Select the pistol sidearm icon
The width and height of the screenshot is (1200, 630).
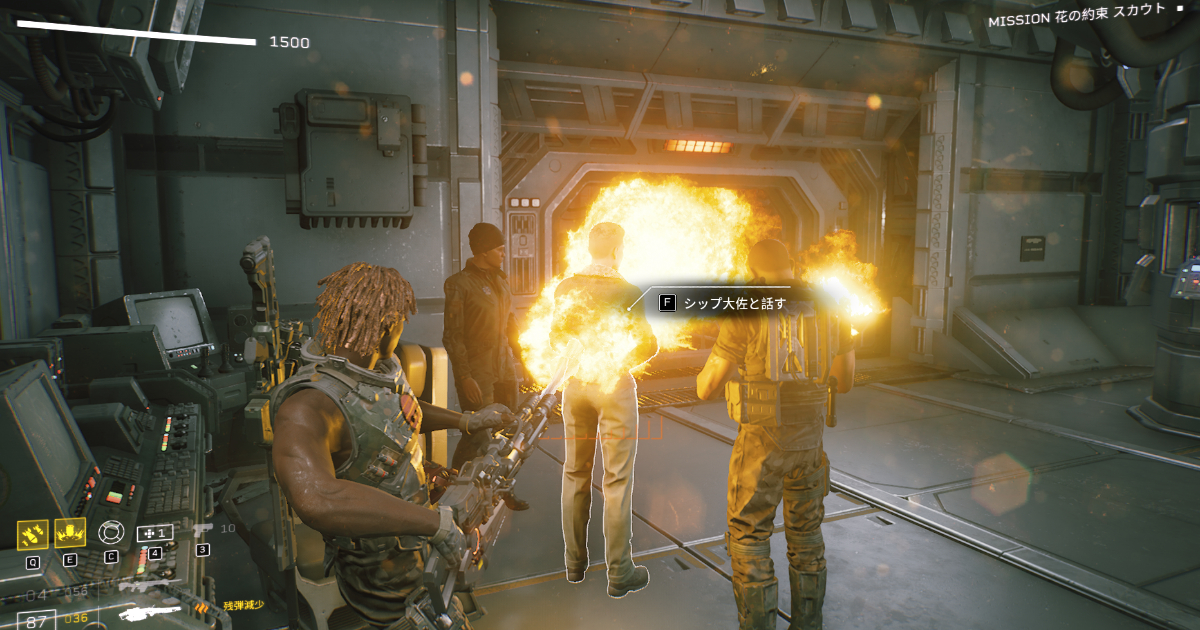pos(203,529)
